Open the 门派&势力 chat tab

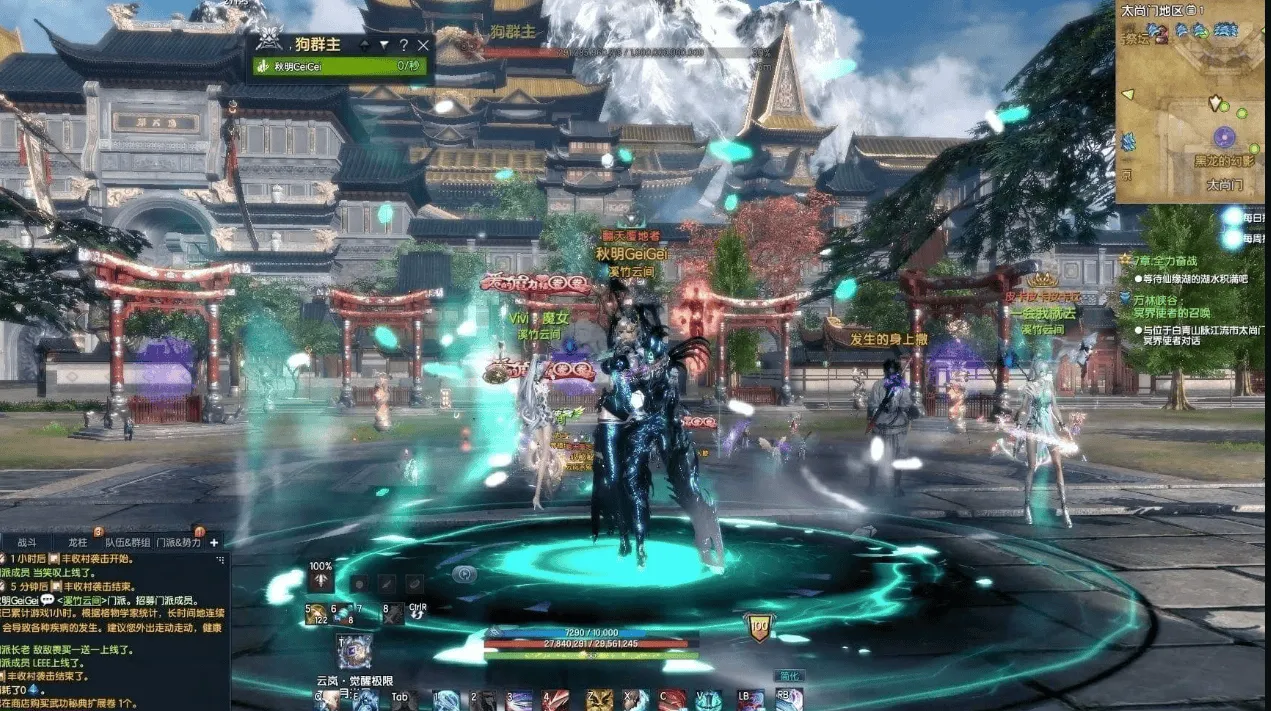(x=179, y=542)
